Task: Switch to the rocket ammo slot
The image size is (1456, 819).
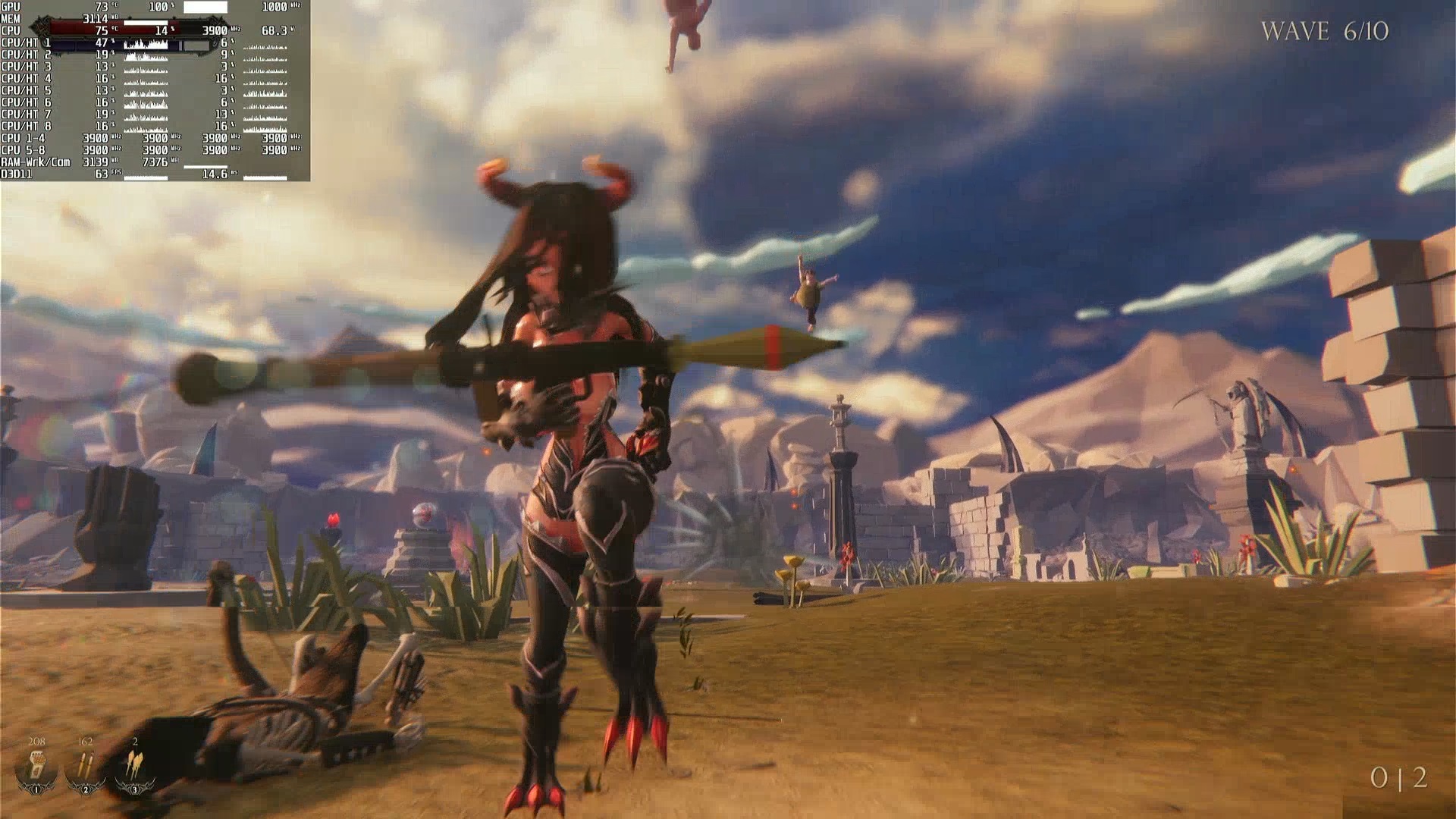Action: 134,767
